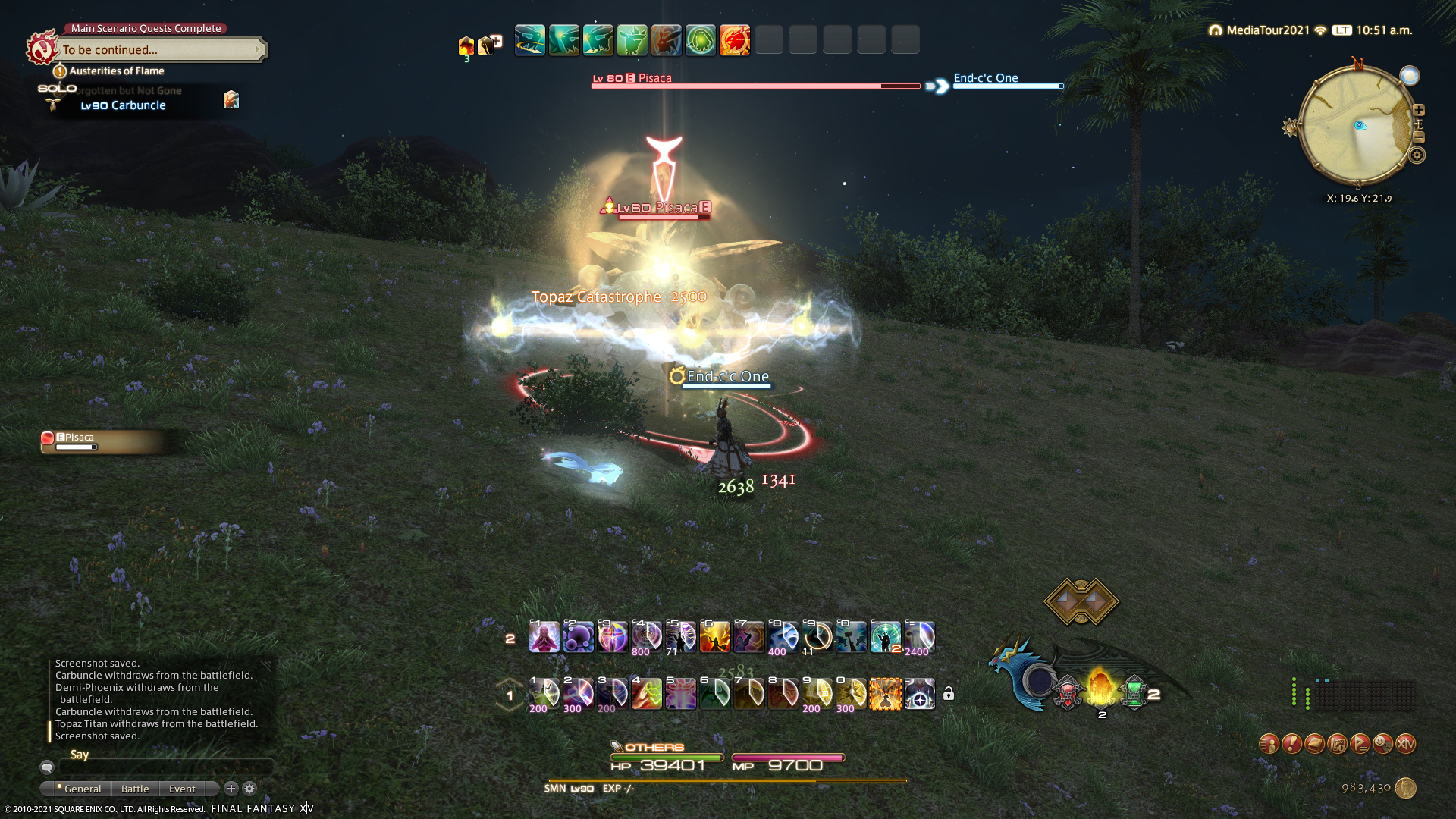Zoom in the minimap with the plus button
The image size is (1456, 819).
click(x=1419, y=110)
